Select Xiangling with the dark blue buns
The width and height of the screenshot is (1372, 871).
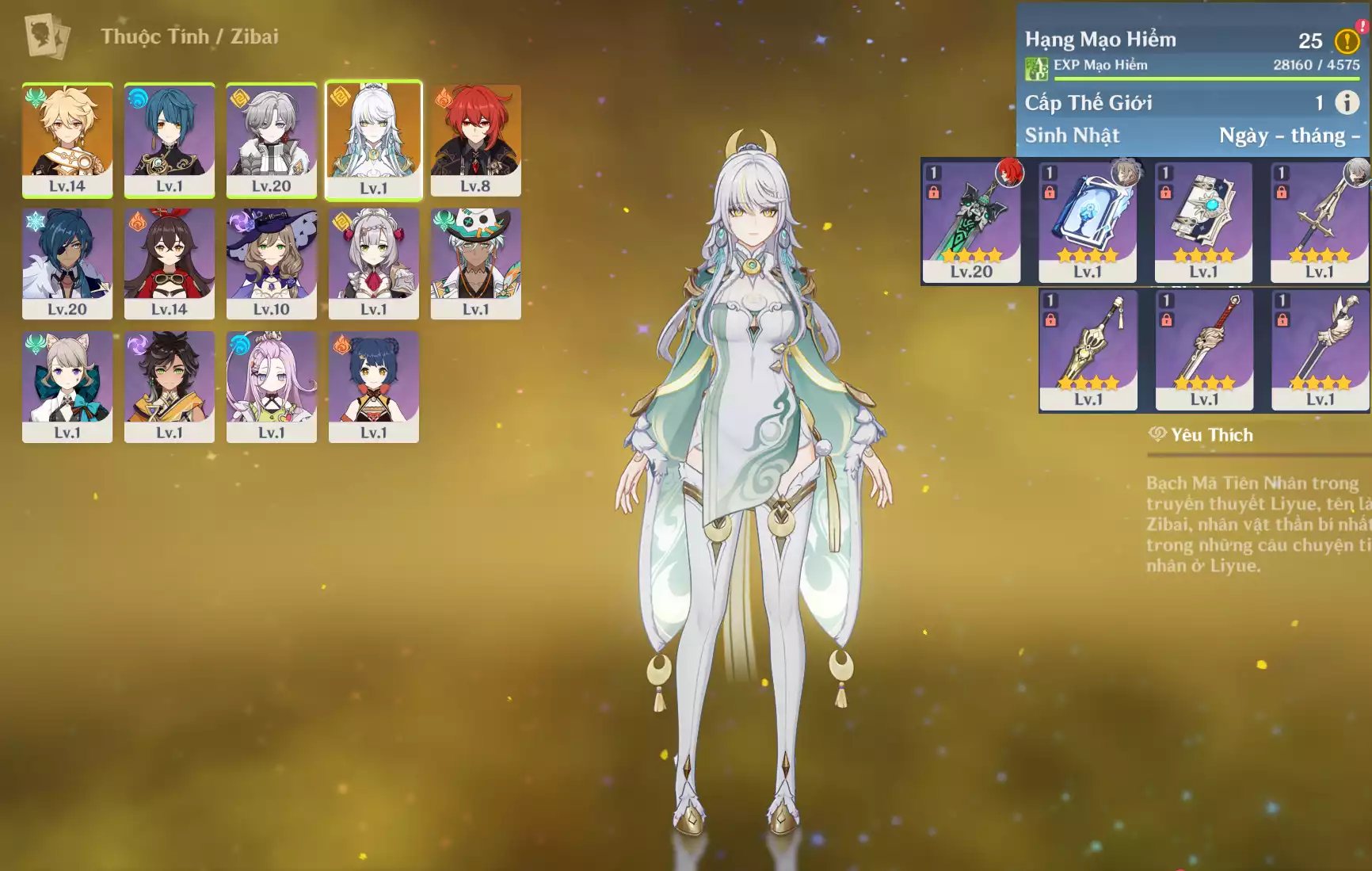click(x=373, y=386)
